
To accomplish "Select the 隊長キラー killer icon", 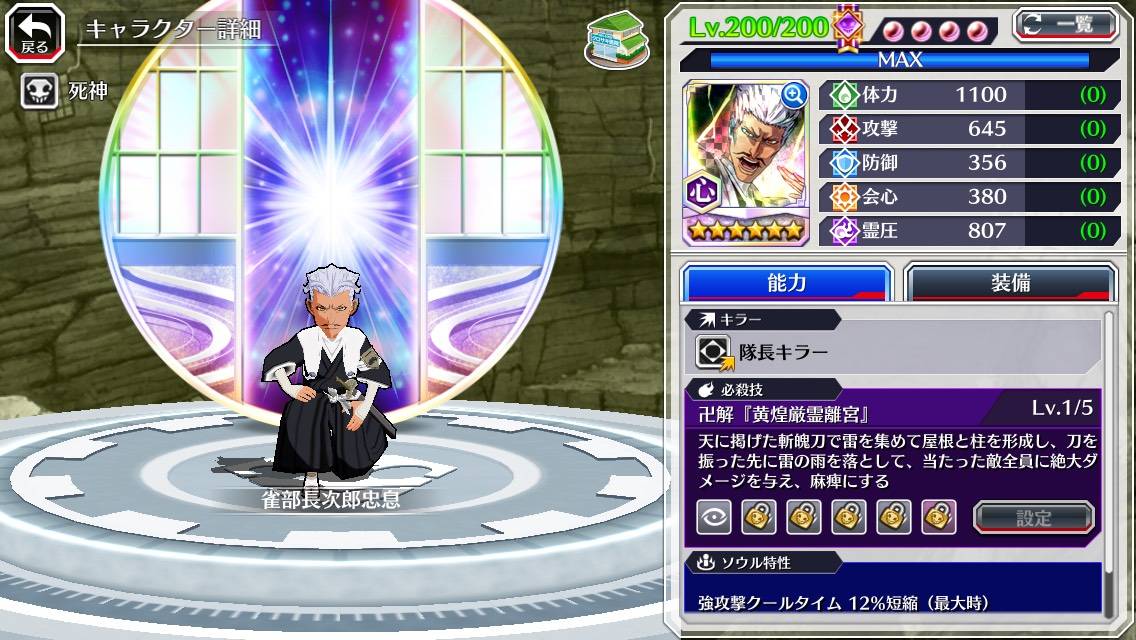I will click(x=714, y=352).
